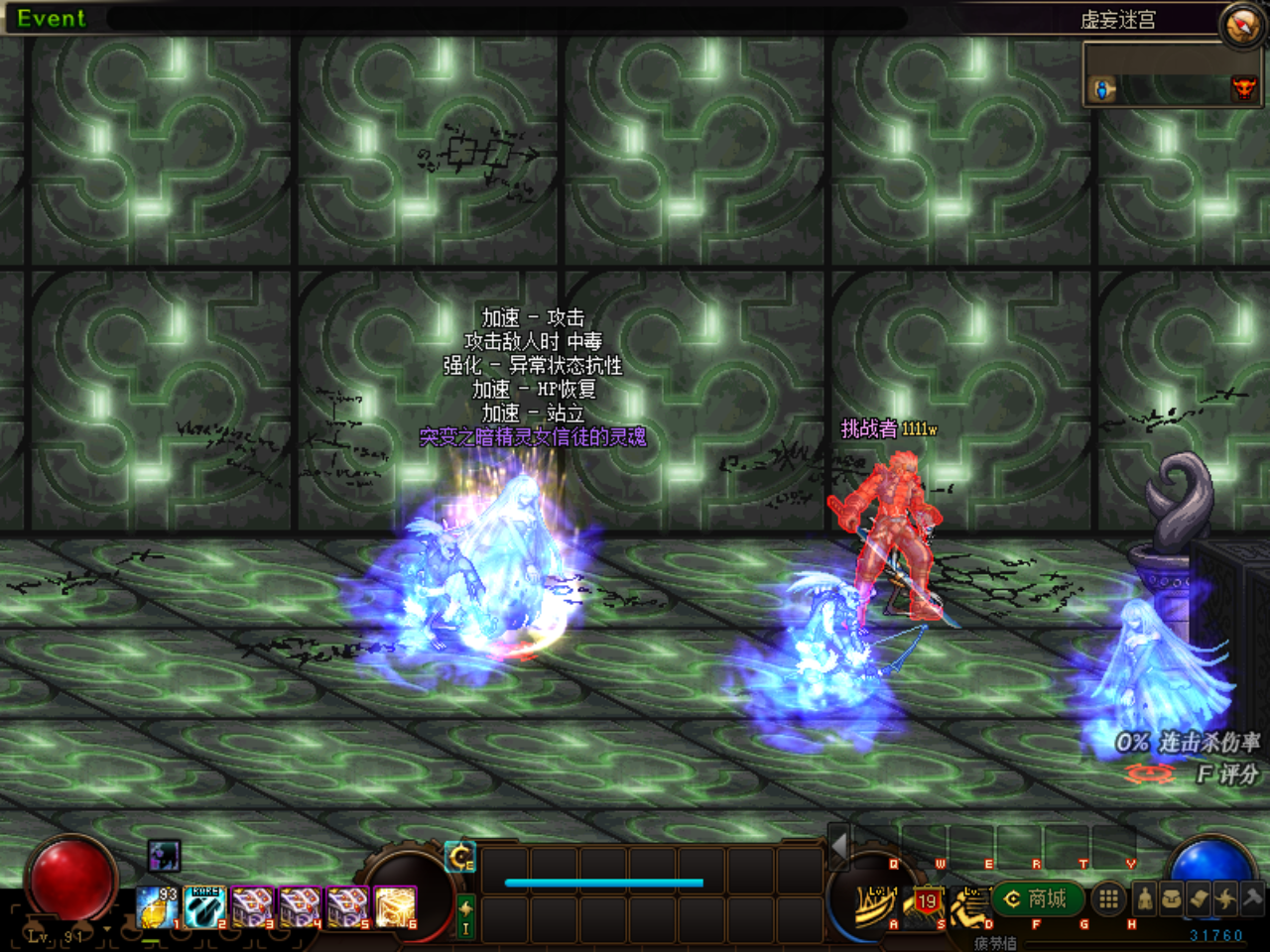1270x952 pixels.
Task: Open the auction hammer icon at far right
Action: pyautogui.click(x=1252, y=898)
